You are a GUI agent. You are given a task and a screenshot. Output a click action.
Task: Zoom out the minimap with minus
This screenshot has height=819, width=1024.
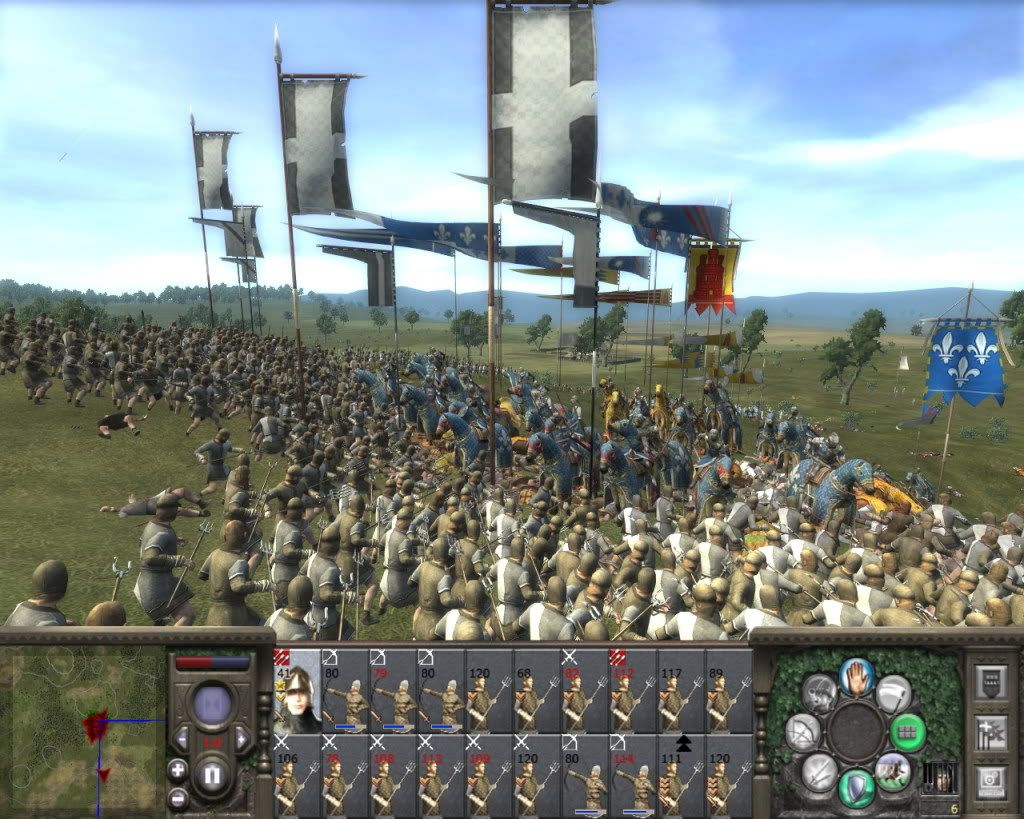tap(177, 798)
